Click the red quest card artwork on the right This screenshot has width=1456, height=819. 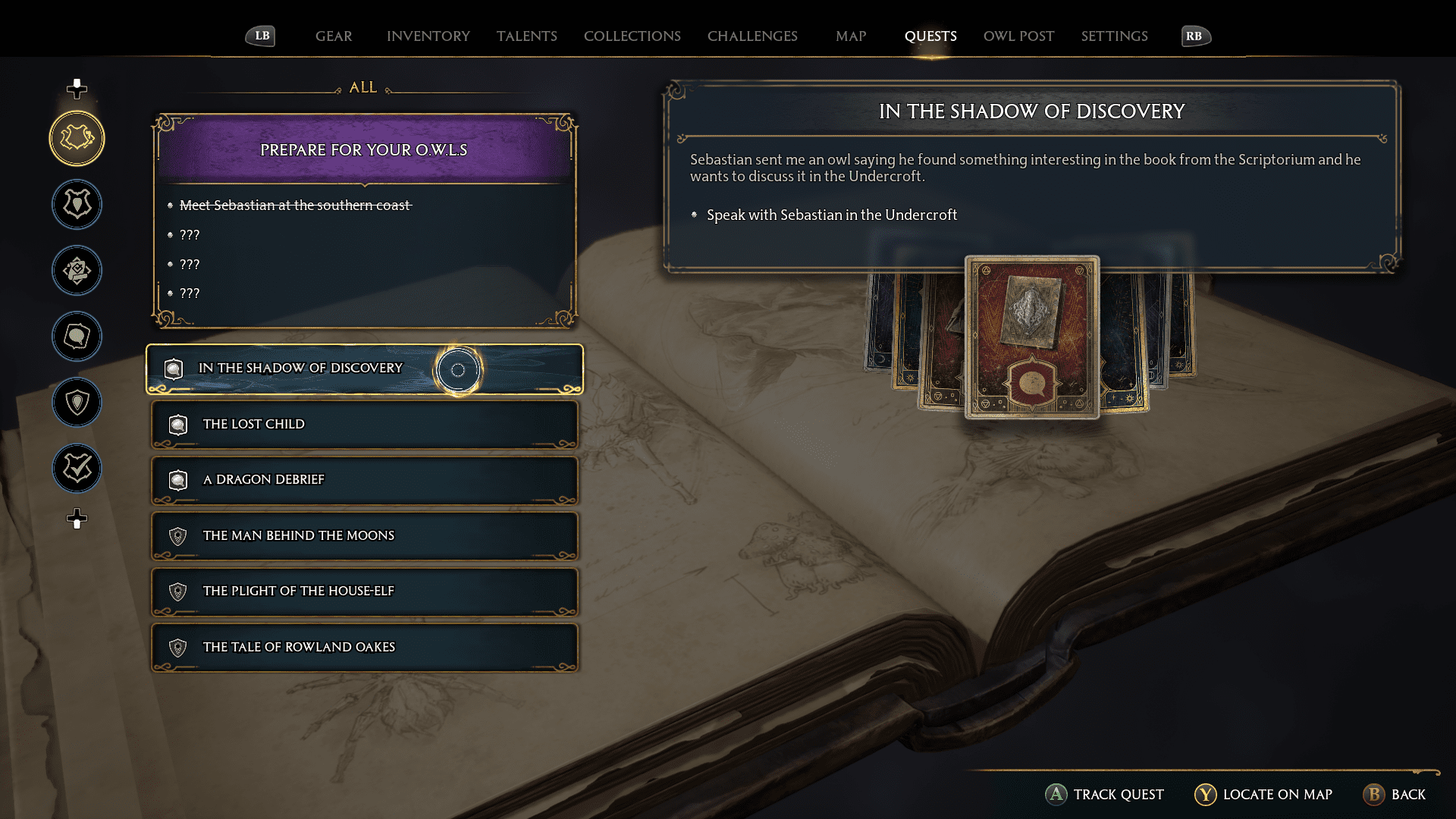point(1031,336)
